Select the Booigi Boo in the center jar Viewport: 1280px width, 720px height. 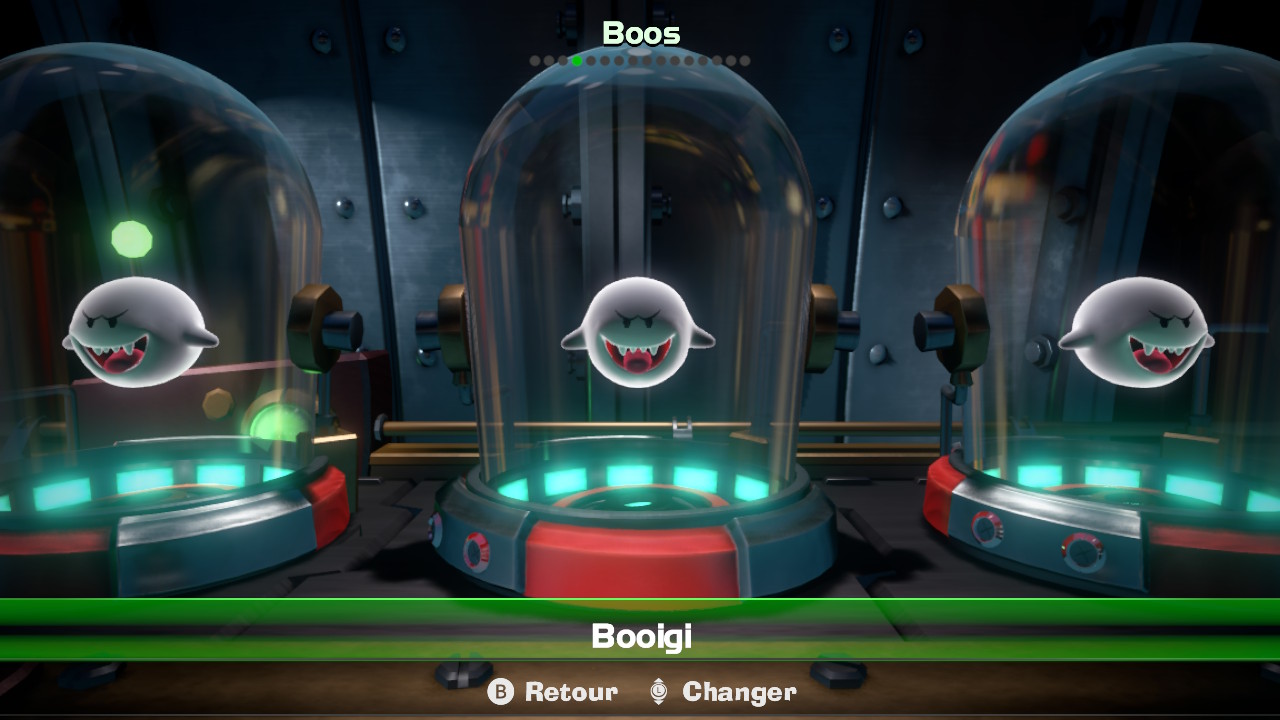tap(638, 332)
